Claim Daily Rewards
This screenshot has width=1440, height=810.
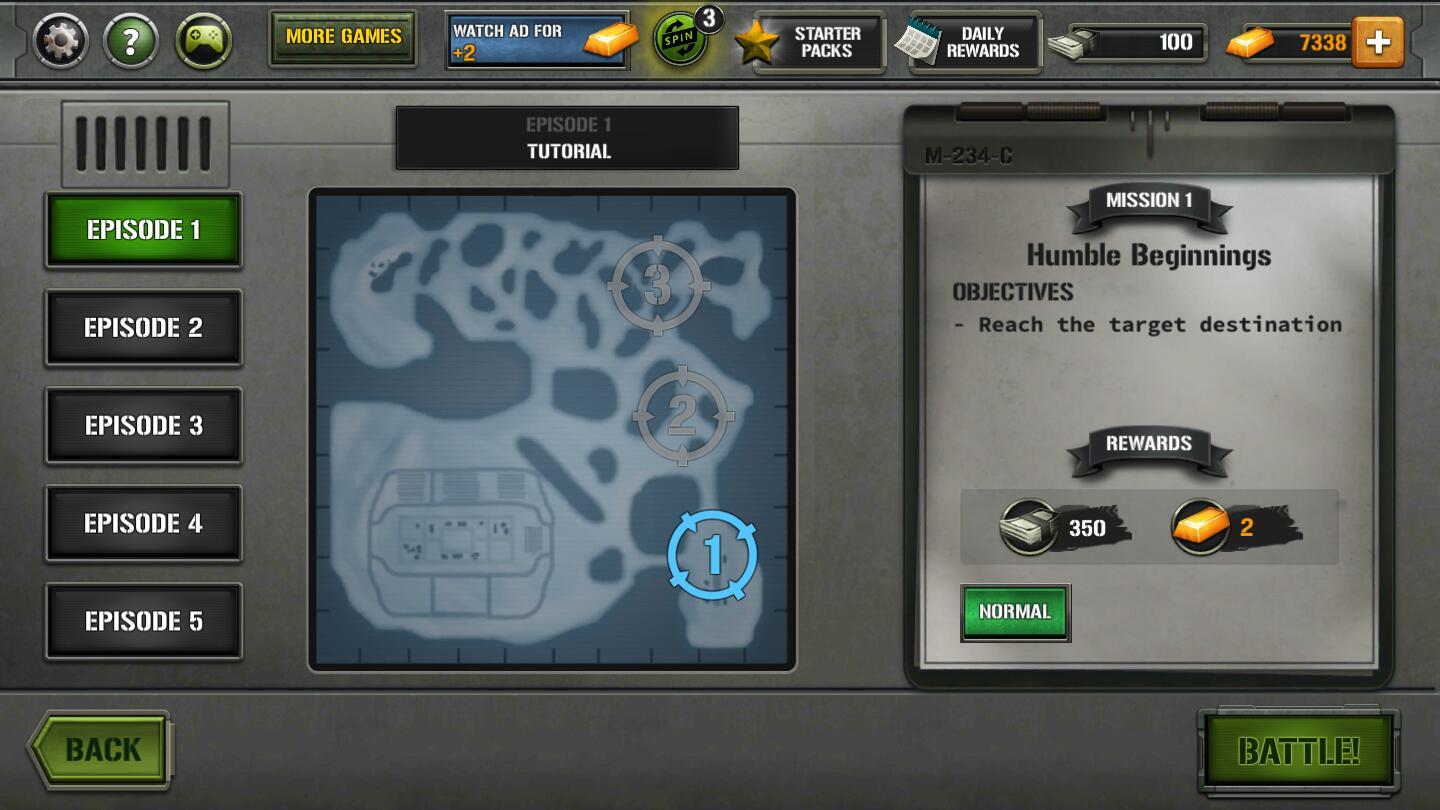(x=967, y=41)
